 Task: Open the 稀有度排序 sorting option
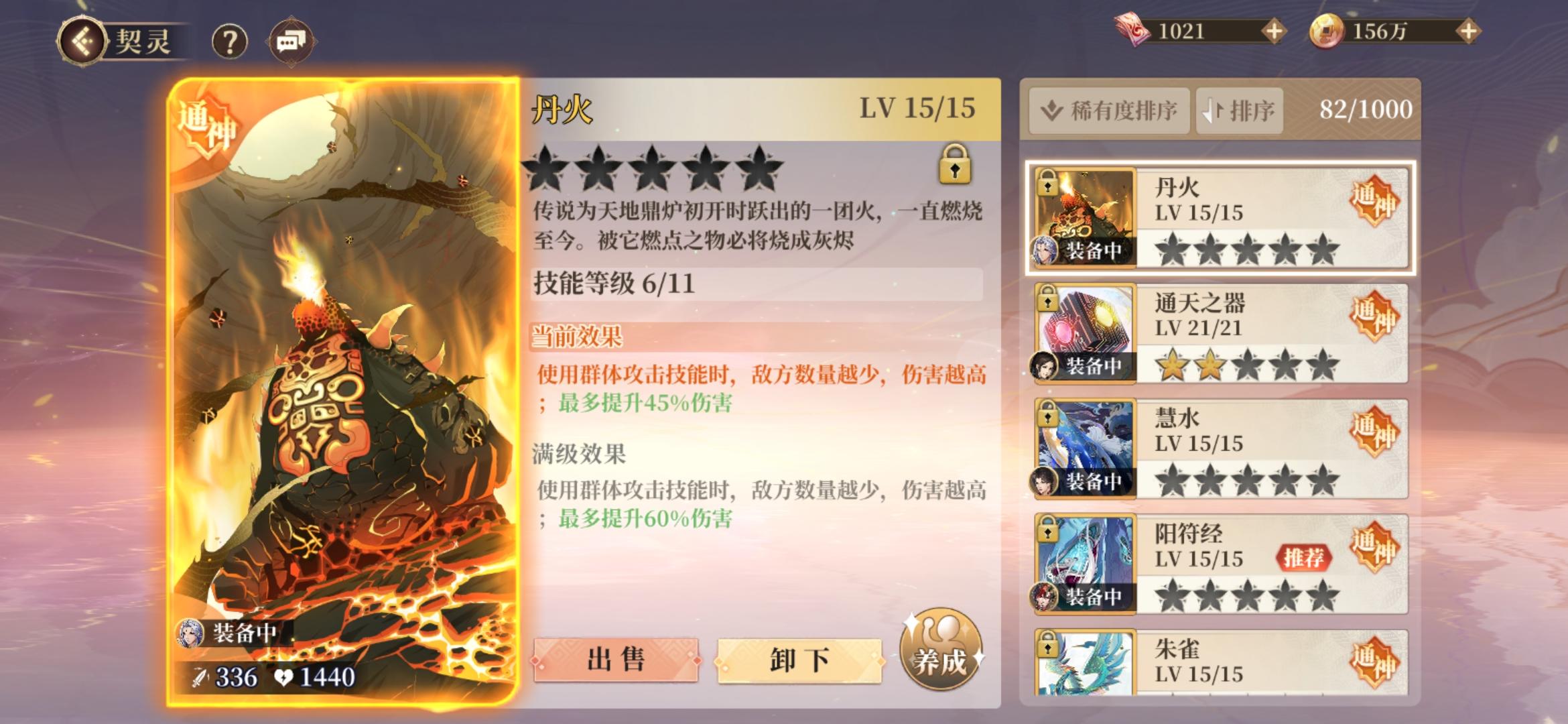pyautogui.click(x=1108, y=111)
